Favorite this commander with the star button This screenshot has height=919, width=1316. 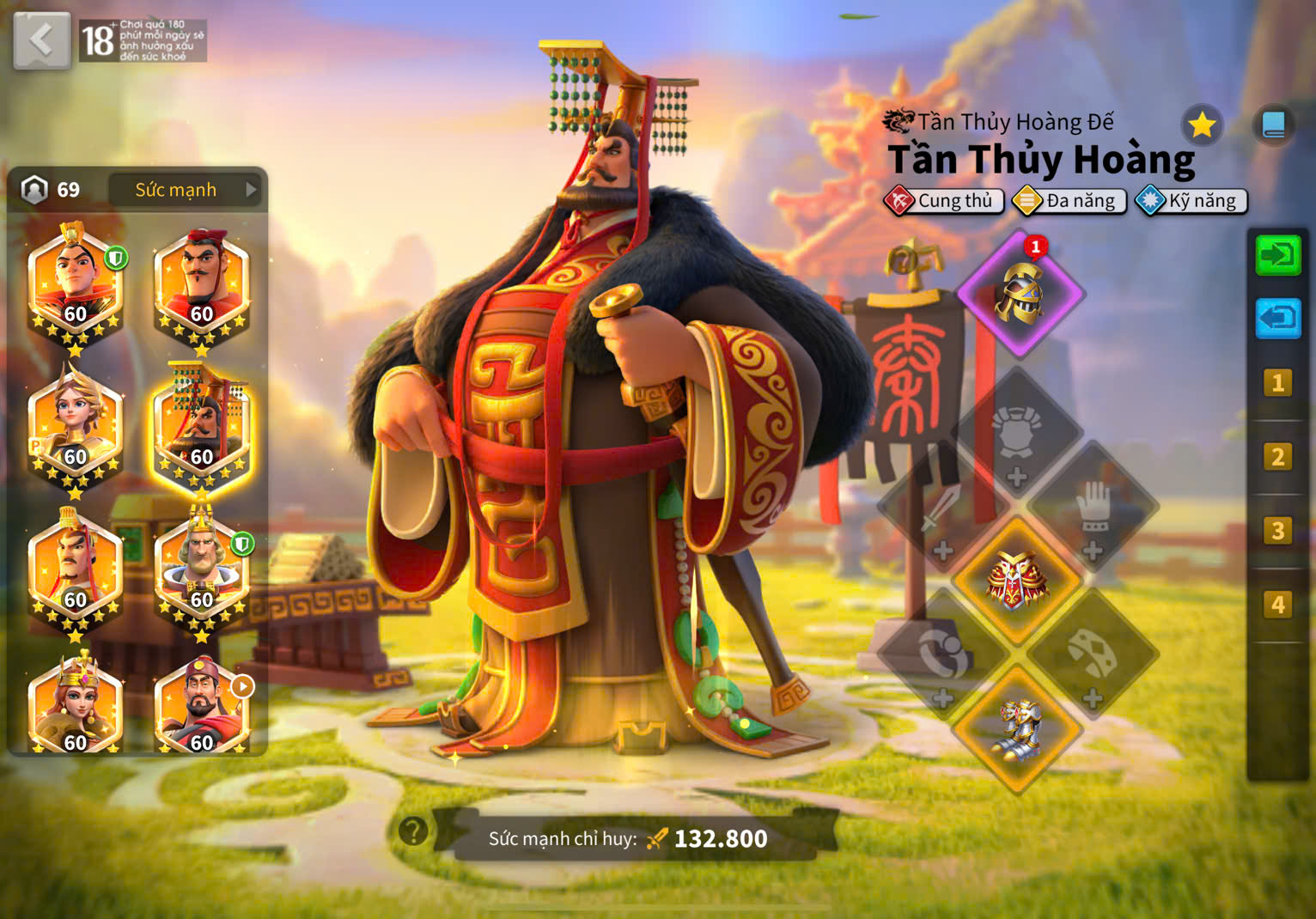pos(1202,126)
